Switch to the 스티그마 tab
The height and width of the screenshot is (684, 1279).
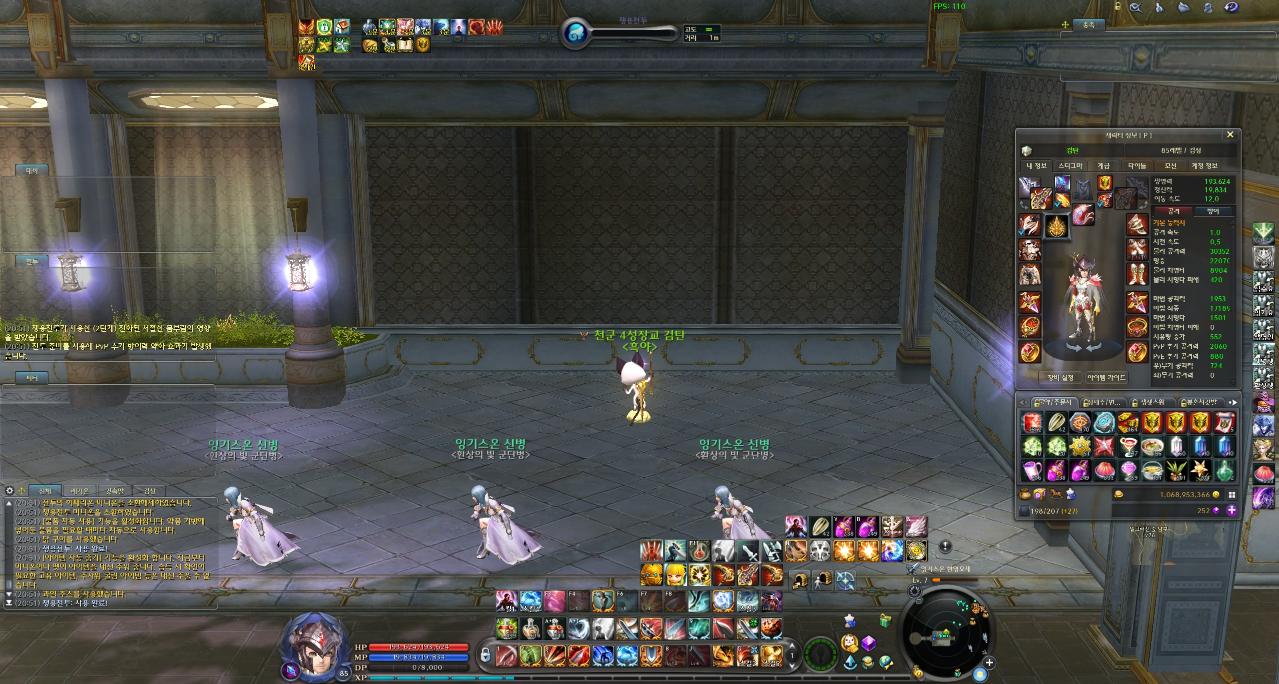(1070, 166)
